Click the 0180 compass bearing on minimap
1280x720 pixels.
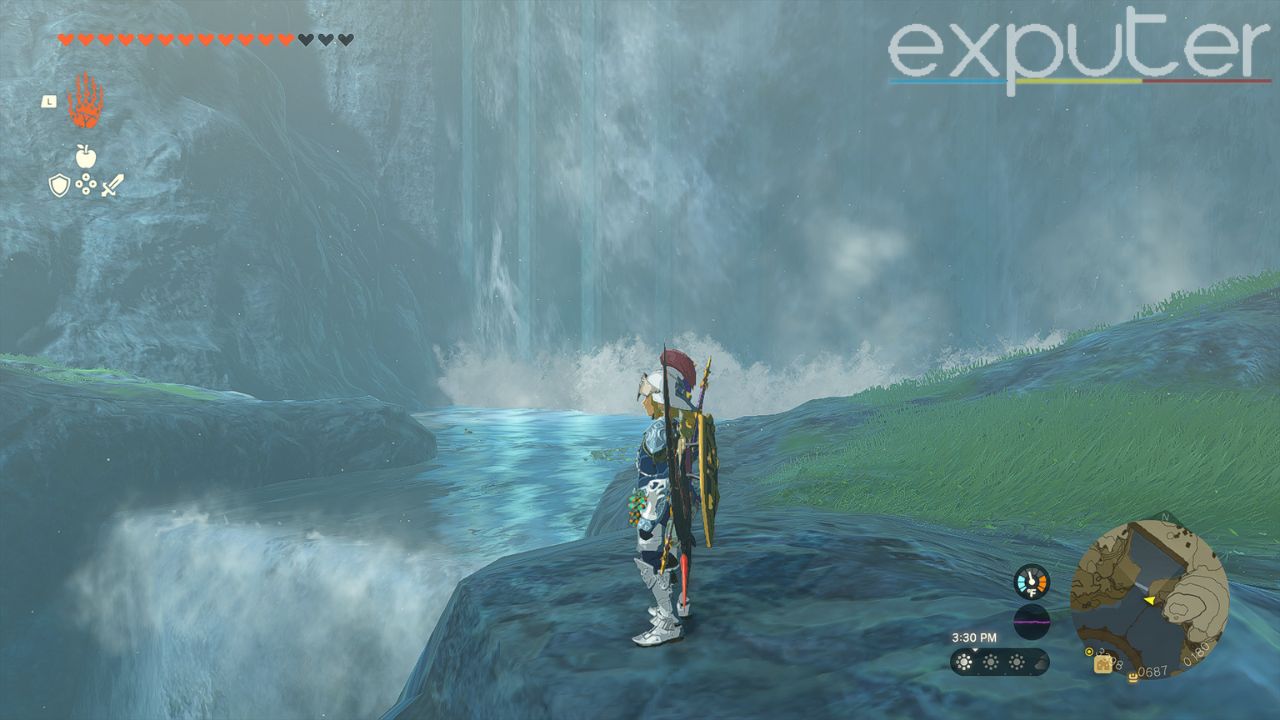[x=1197, y=654]
